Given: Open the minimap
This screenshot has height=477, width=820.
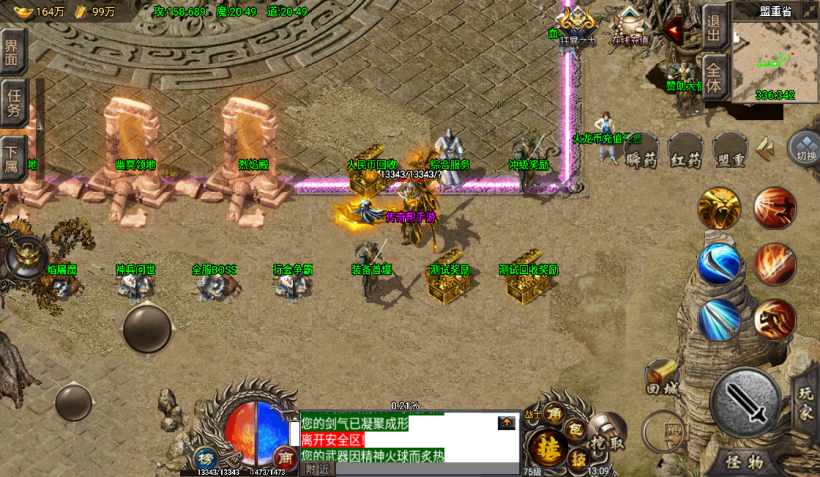Looking at the screenshot, I should 775,60.
